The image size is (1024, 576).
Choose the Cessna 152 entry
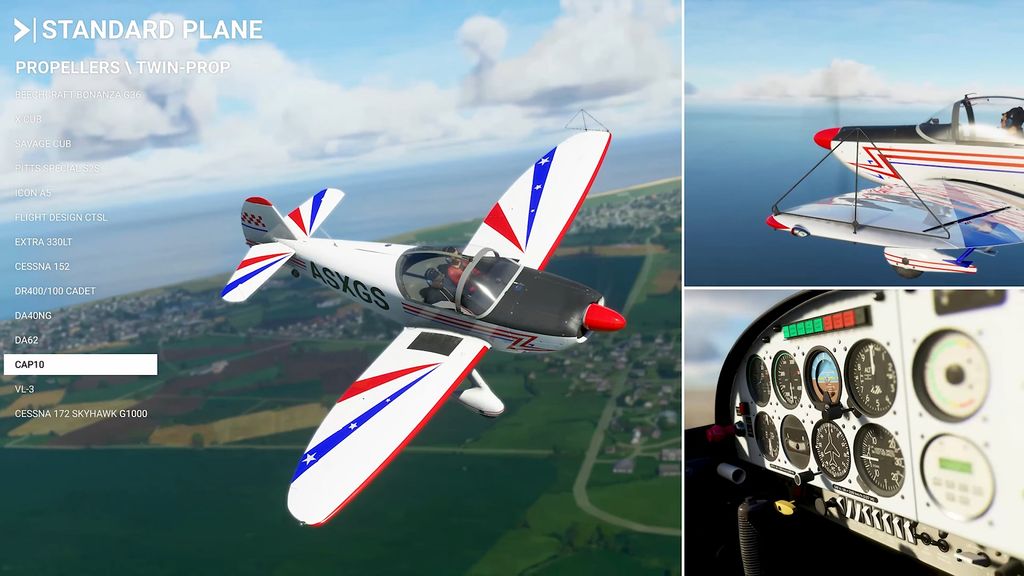click(42, 266)
